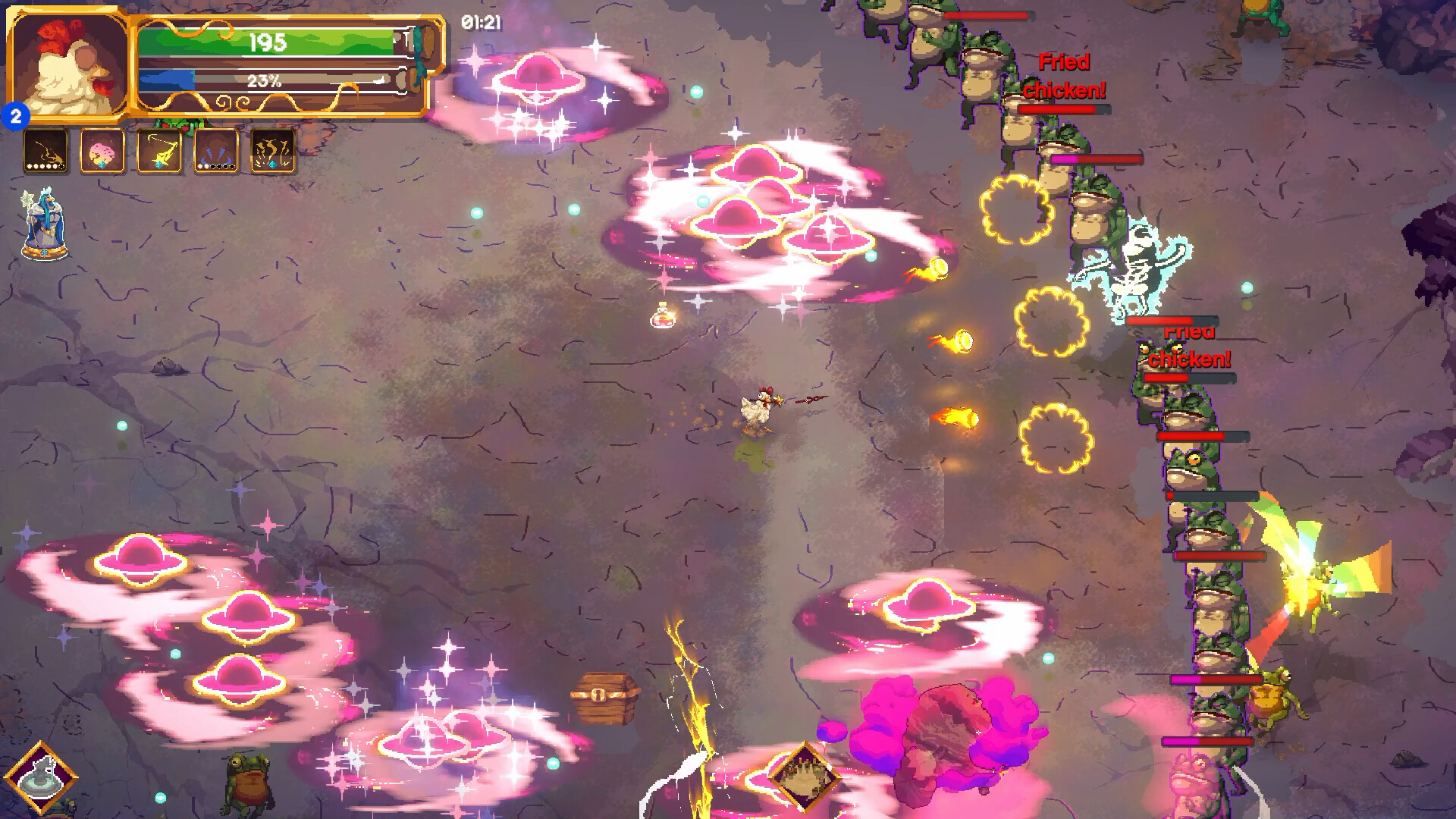Select the golden flame burst ability icon

coord(273,150)
